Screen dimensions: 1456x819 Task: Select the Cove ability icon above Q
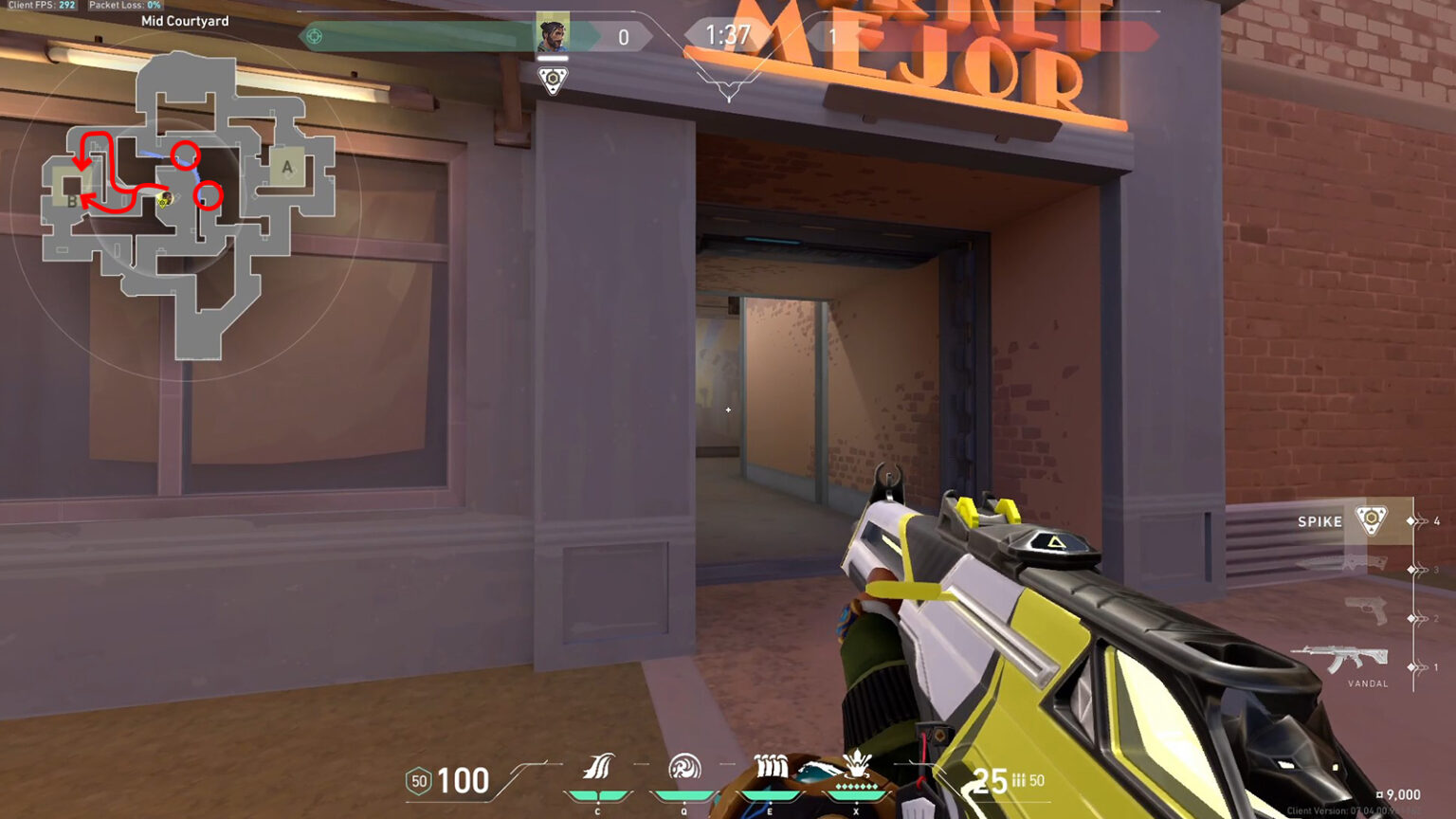click(x=684, y=770)
